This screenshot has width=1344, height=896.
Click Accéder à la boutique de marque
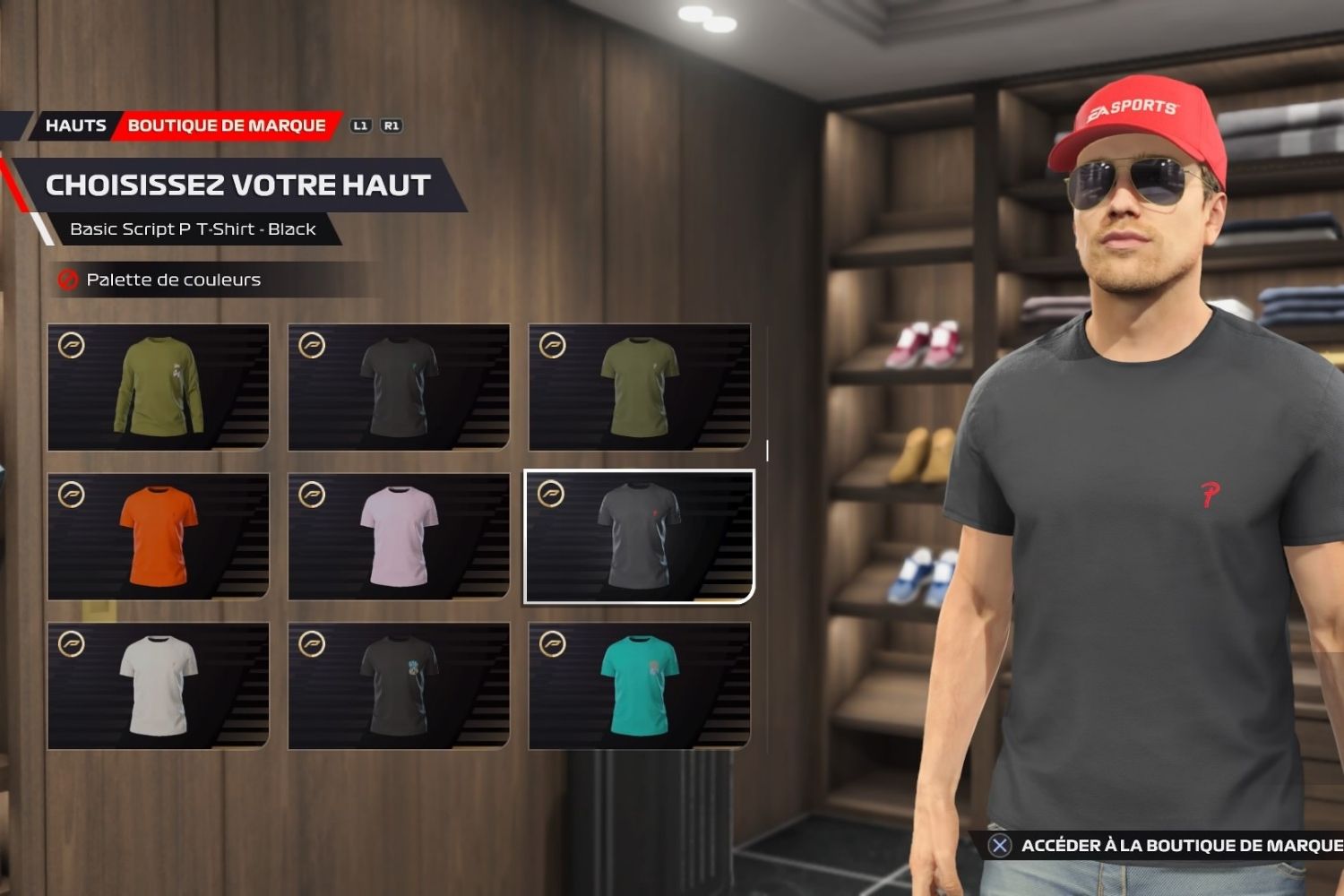coord(1165,845)
